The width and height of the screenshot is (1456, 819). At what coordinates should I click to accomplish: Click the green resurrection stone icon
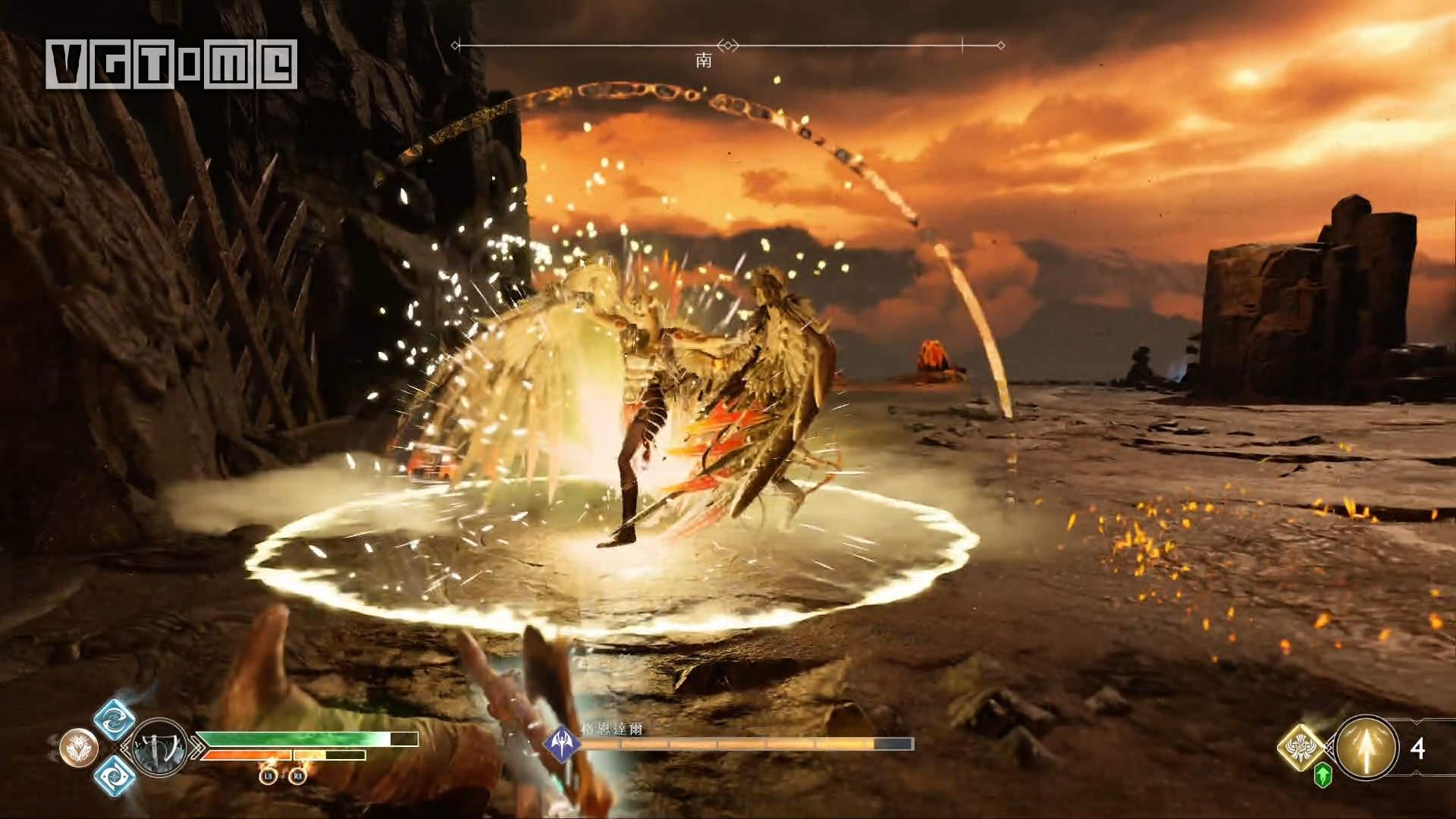1323,775
